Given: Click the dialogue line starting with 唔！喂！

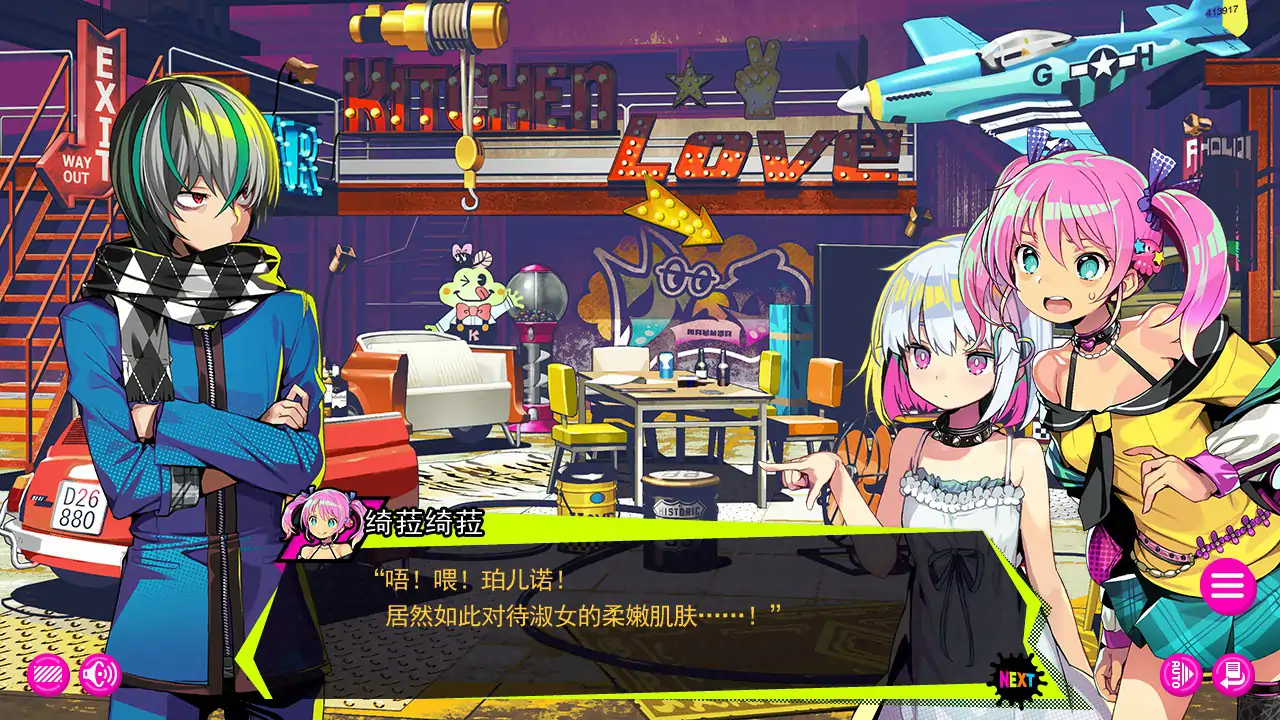Looking at the screenshot, I should click(470, 580).
